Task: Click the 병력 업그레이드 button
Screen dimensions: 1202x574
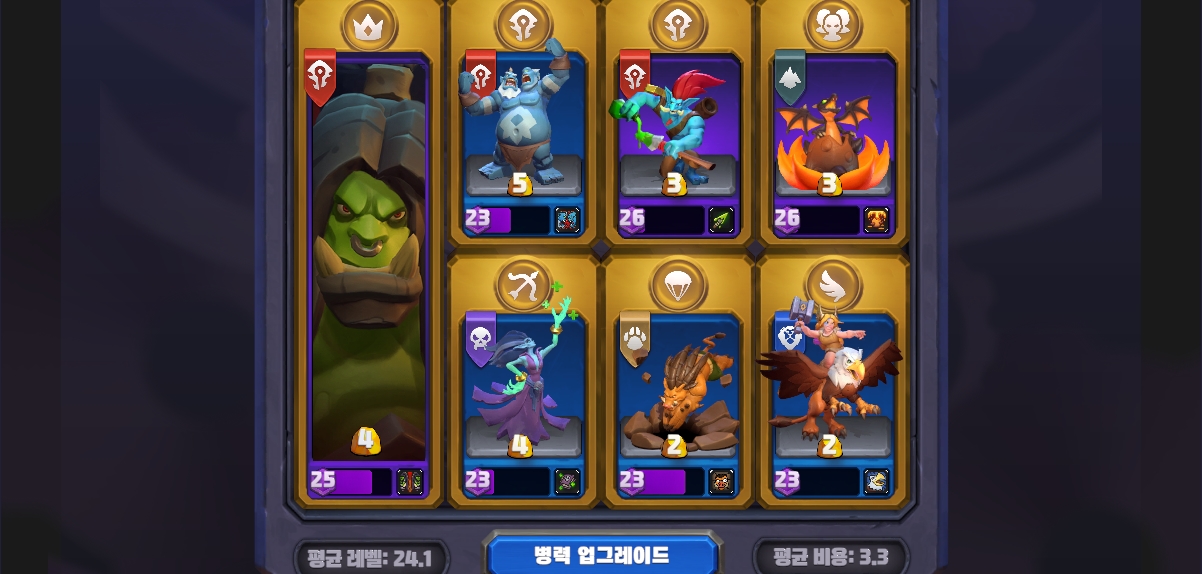Action: click(x=601, y=555)
